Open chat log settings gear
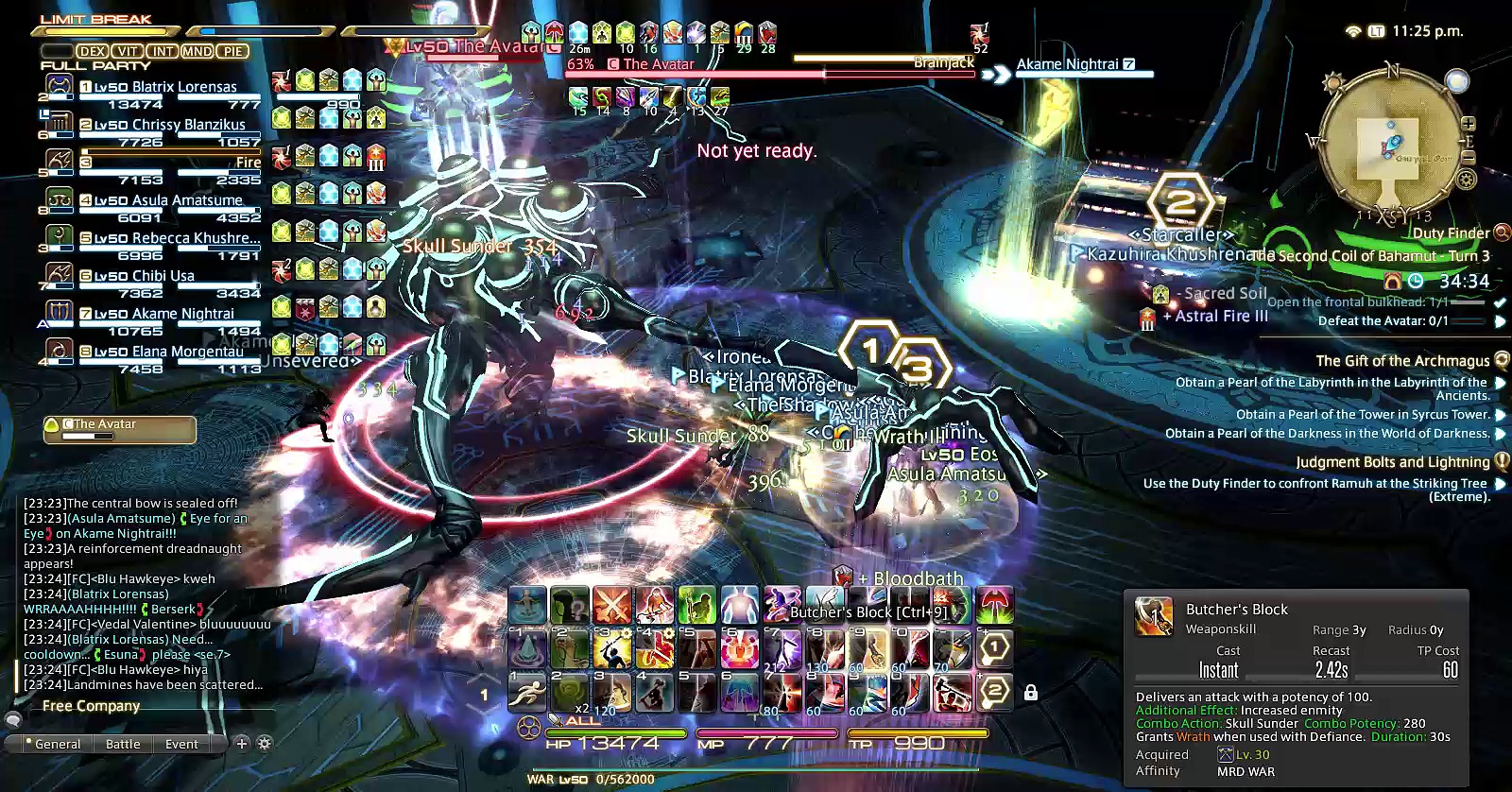1512x792 pixels. (x=265, y=743)
